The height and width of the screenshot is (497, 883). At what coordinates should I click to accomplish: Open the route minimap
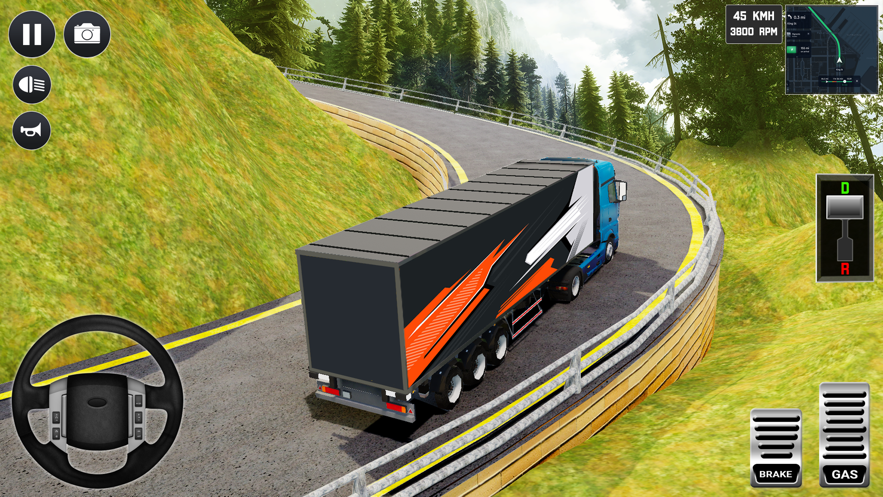831,50
